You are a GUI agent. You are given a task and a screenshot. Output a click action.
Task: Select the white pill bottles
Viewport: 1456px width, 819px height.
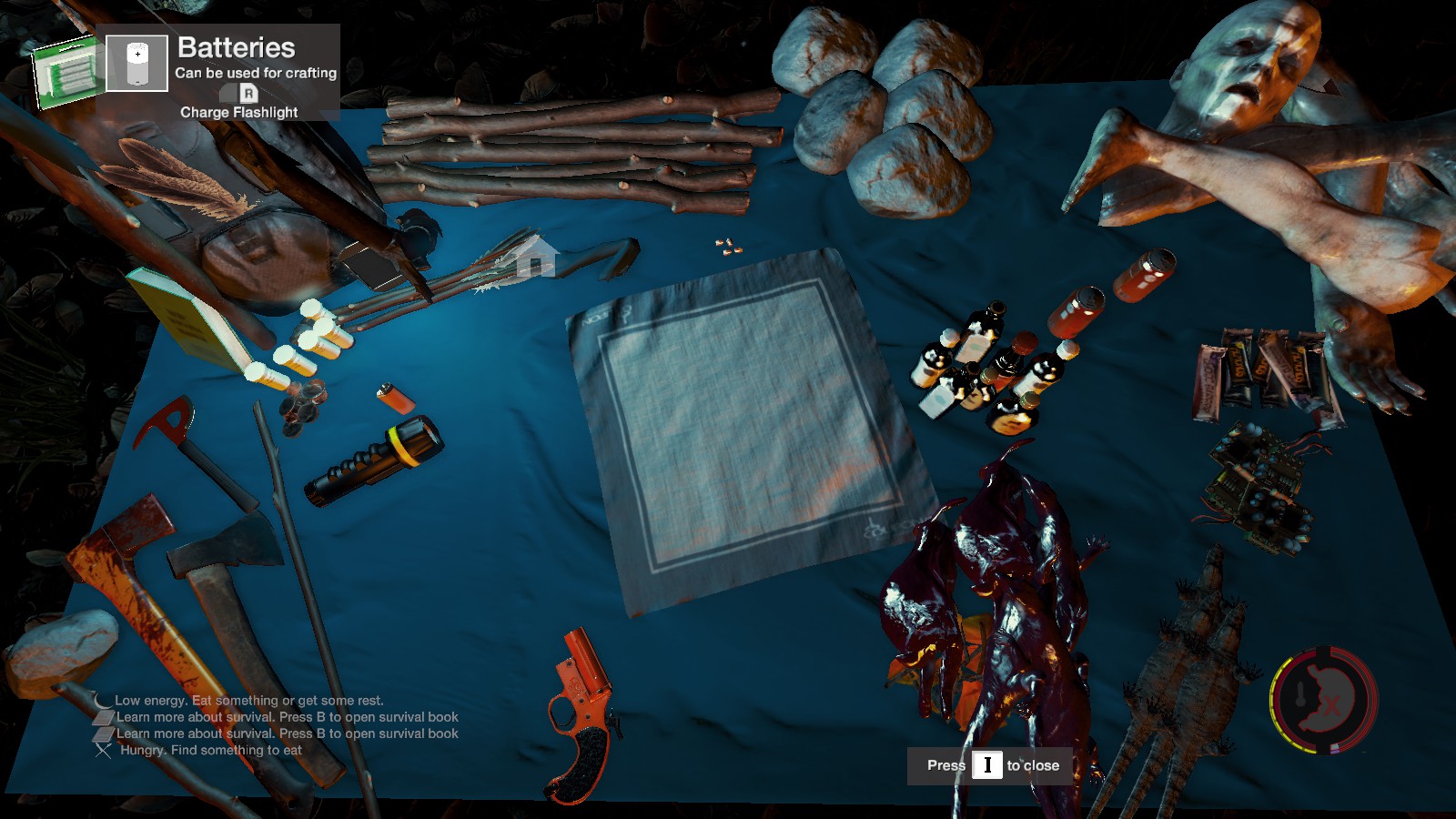coord(309,346)
